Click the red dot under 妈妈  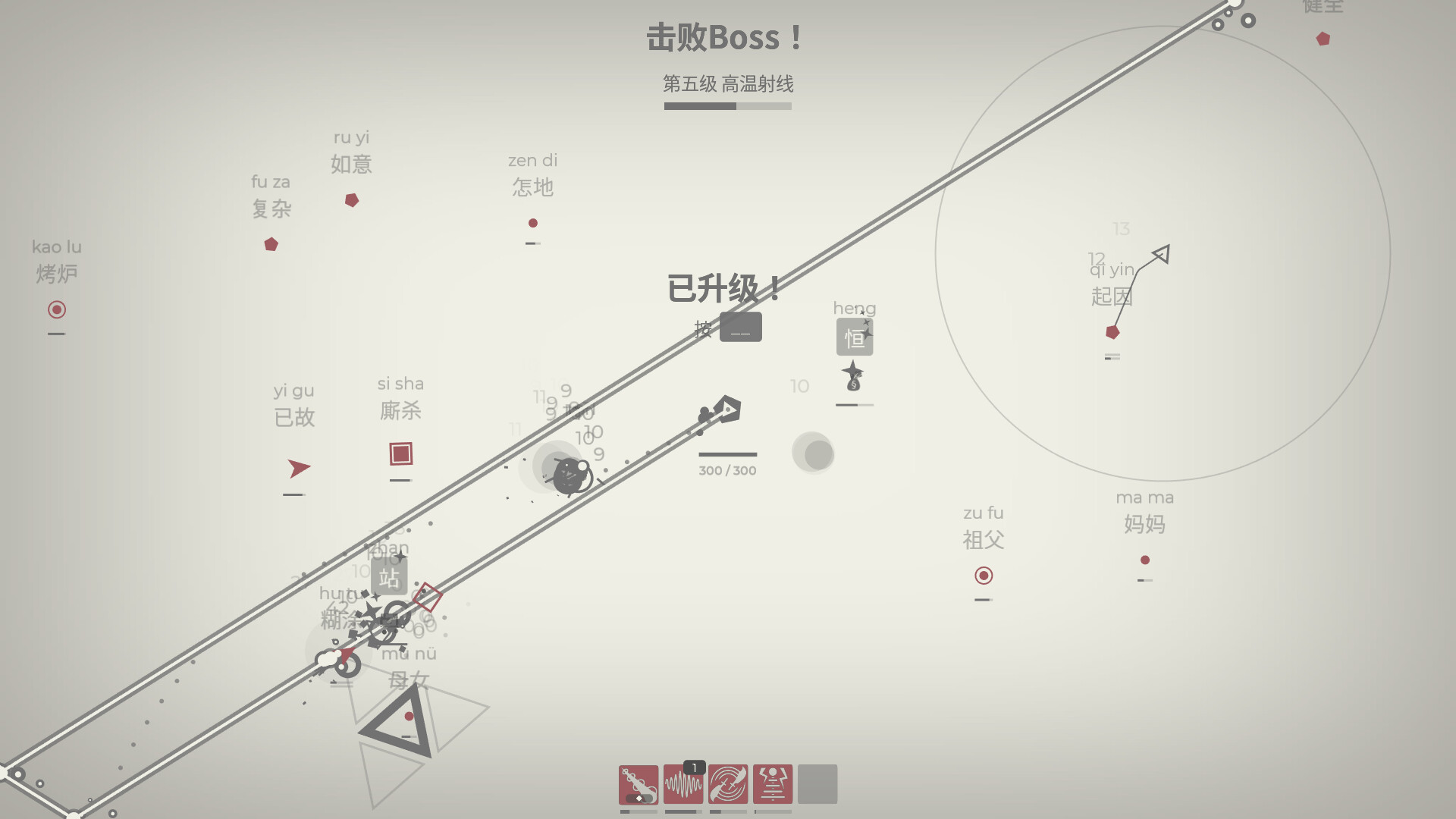[1144, 560]
